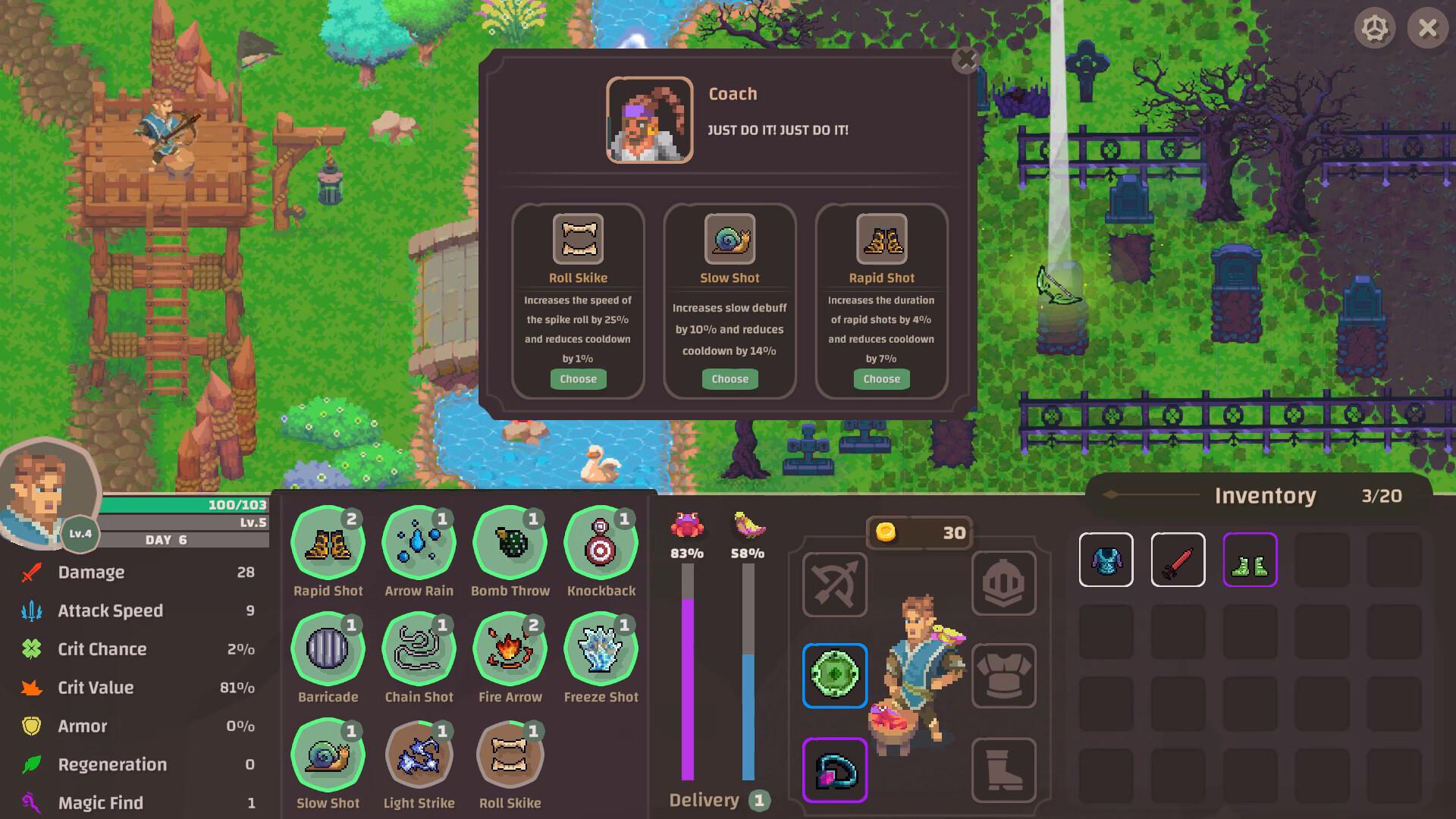1456x819 pixels.
Task: Click the empty helmet equipment slot
Action: (1003, 583)
